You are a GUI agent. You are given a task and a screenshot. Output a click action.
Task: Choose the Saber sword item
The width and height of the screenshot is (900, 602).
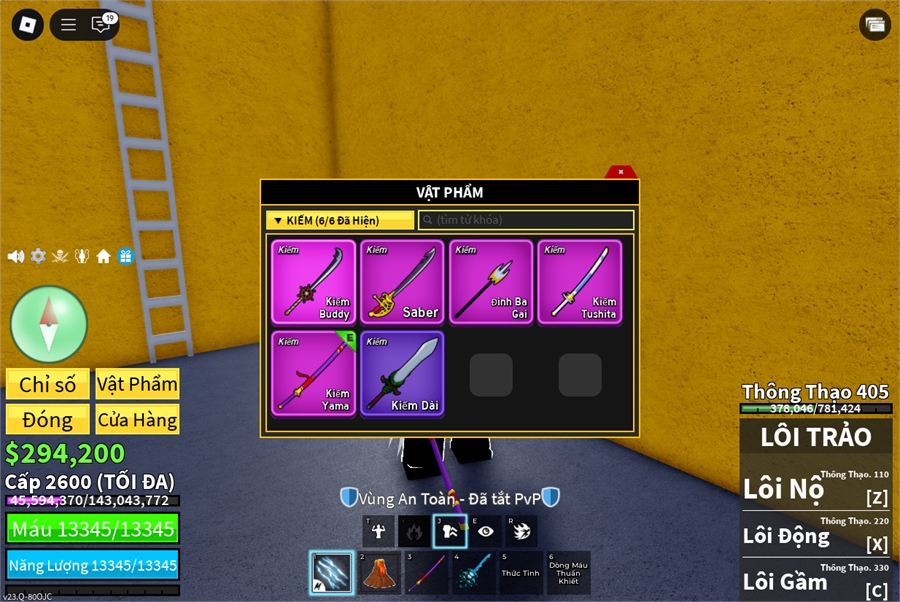402,281
